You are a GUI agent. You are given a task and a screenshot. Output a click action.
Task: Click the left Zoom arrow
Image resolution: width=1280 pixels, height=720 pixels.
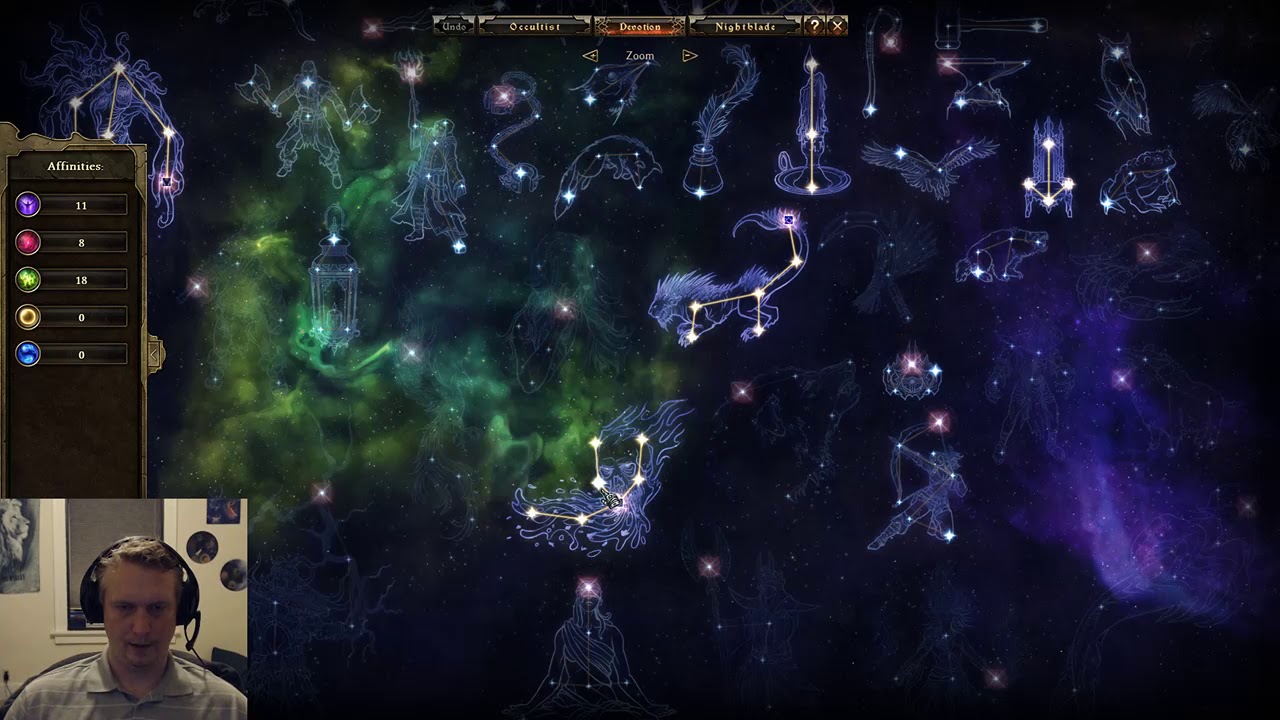pyautogui.click(x=590, y=56)
